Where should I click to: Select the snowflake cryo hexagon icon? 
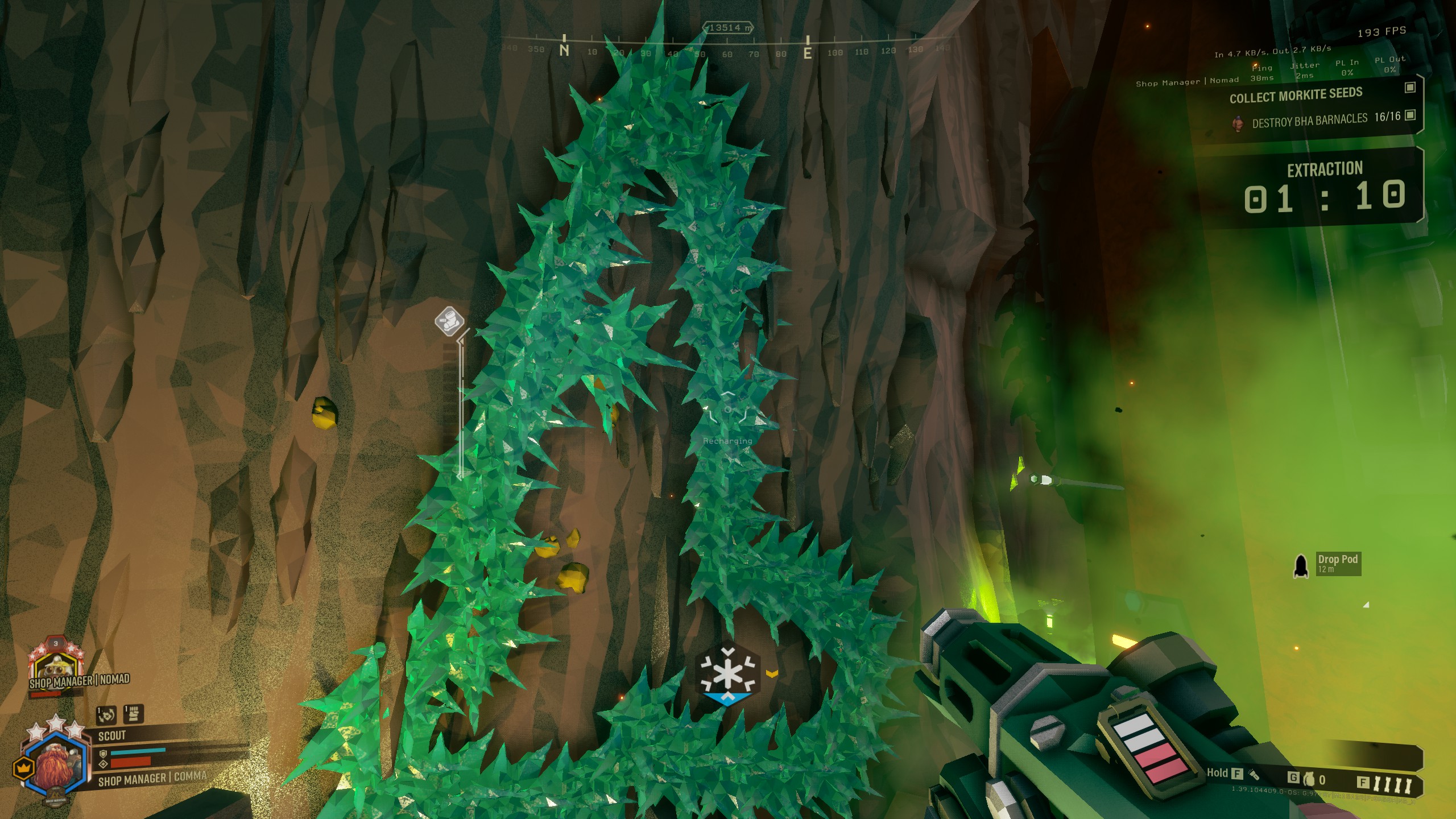click(727, 675)
